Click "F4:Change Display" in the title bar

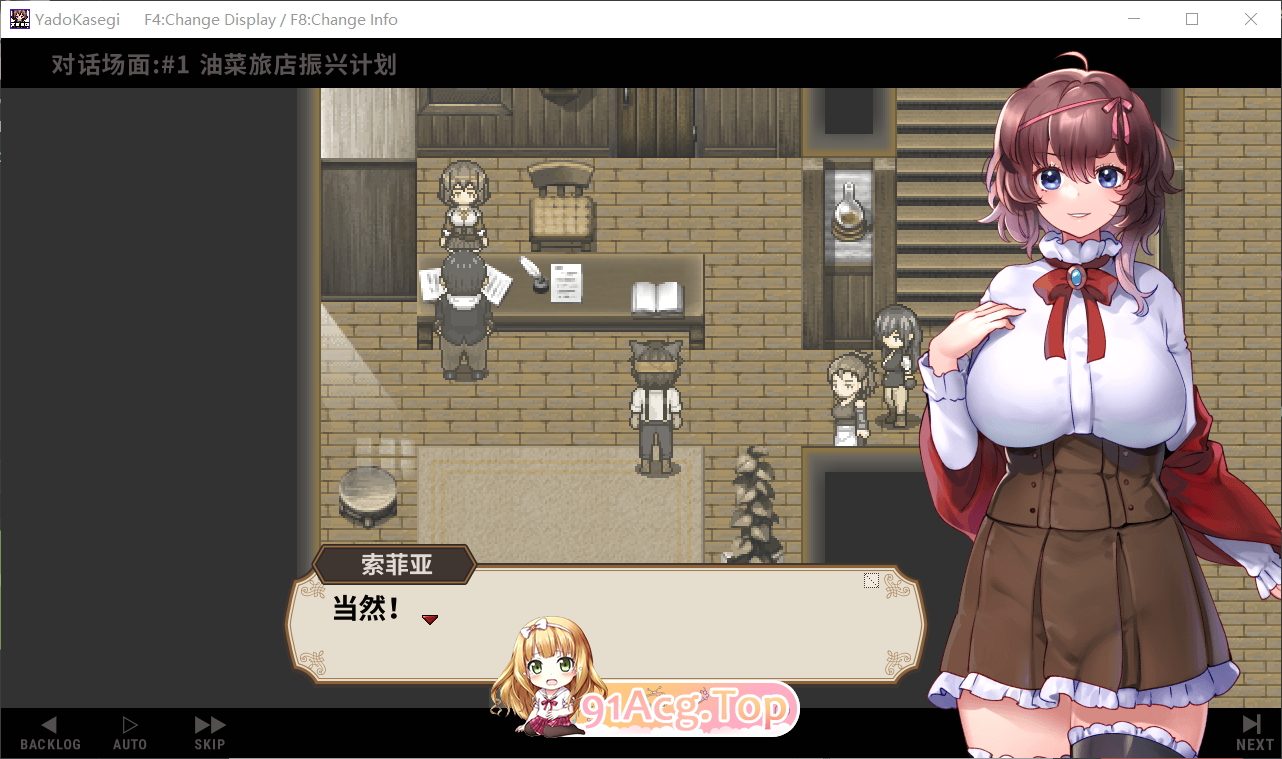click(x=209, y=19)
